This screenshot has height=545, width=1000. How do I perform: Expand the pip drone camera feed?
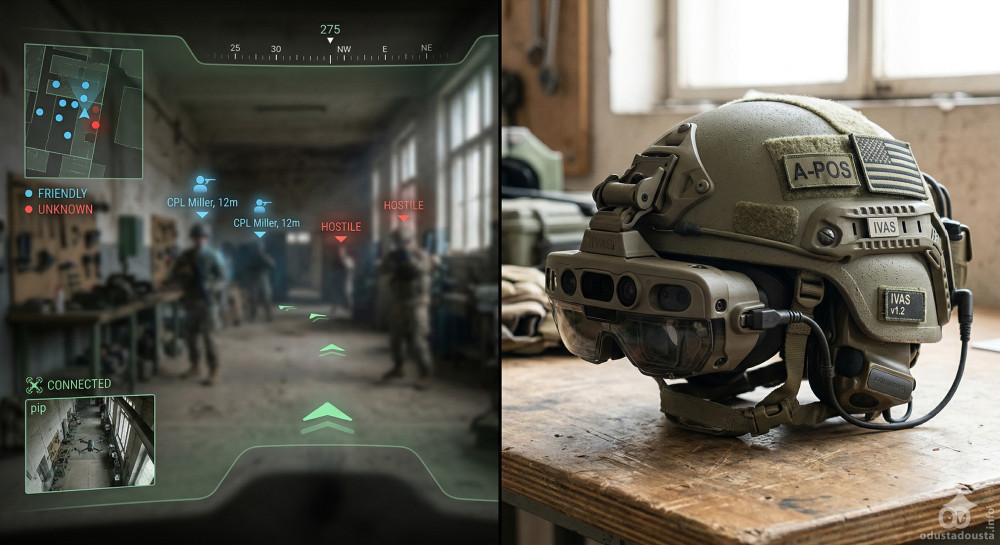(90, 443)
